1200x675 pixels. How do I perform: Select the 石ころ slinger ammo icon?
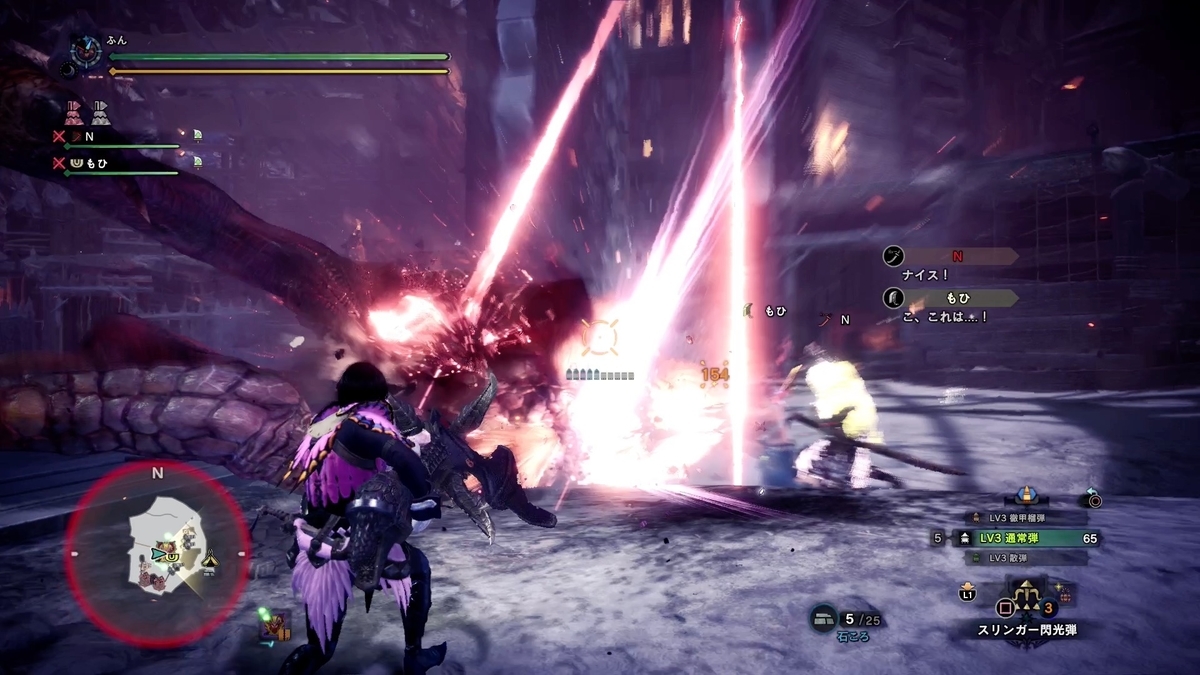823,619
